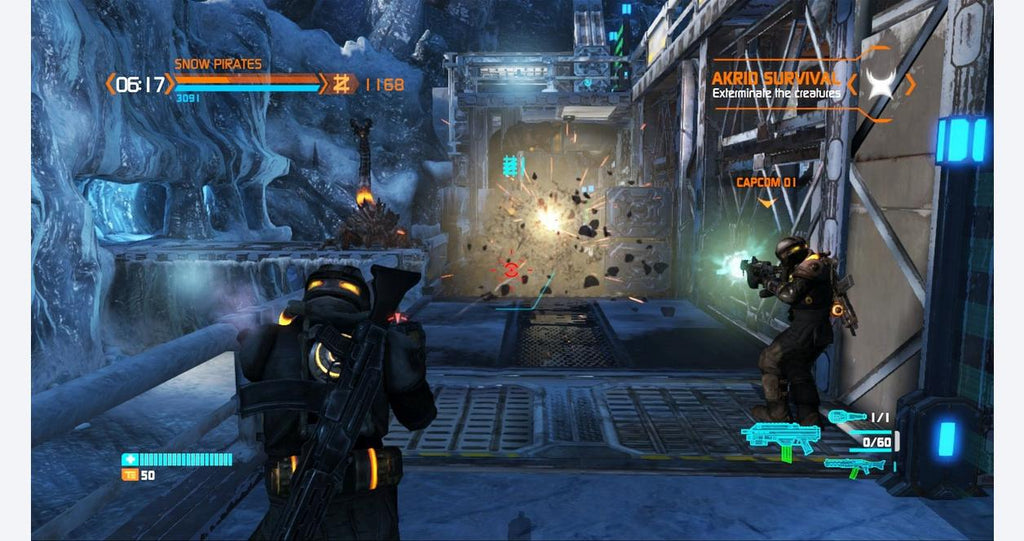This screenshot has height=541, width=1024.
Task: Open the Akrid Survival objective tracker
Action: point(775,84)
